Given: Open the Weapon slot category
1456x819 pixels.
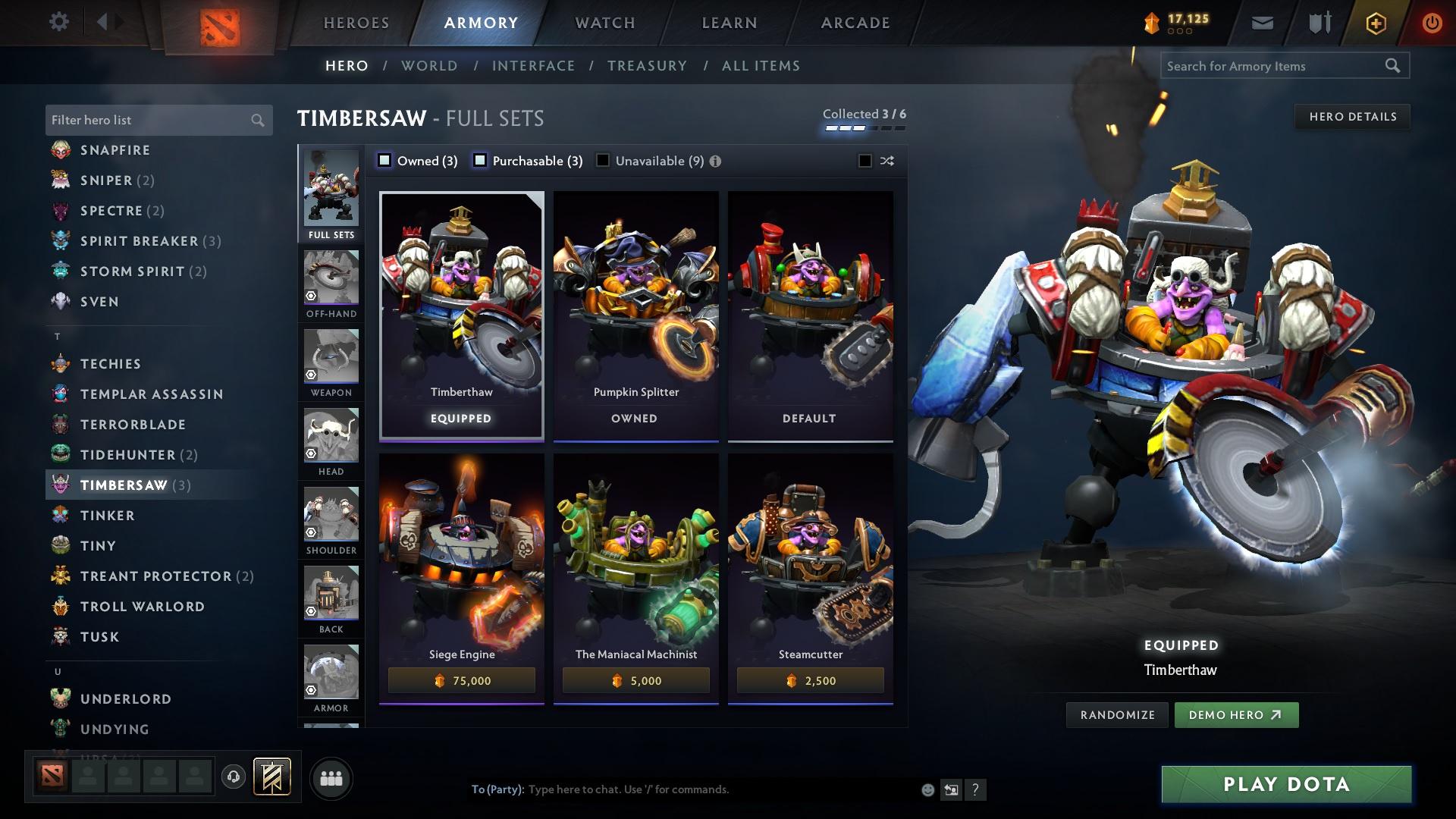Looking at the screenshot, I should point(331,362).
